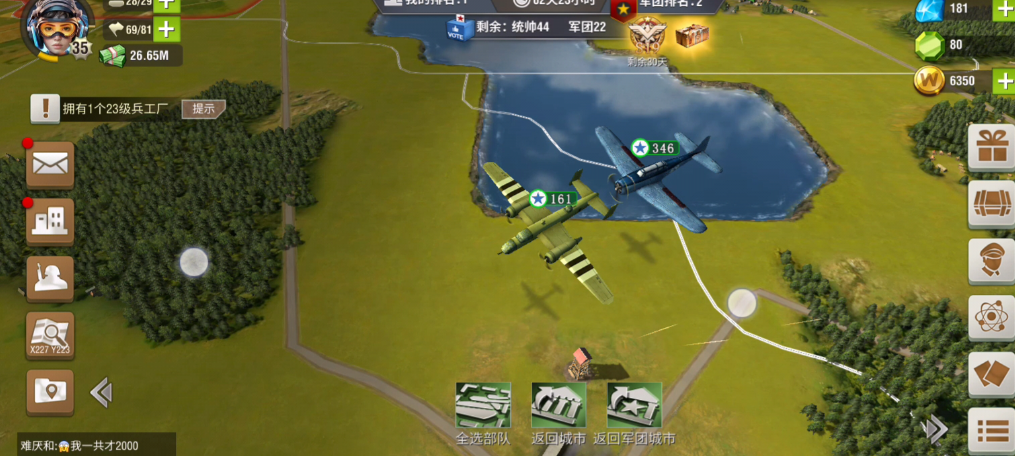Open the city buildings menu
This screenshot has height=456, width=1015.
click(50, 221)
